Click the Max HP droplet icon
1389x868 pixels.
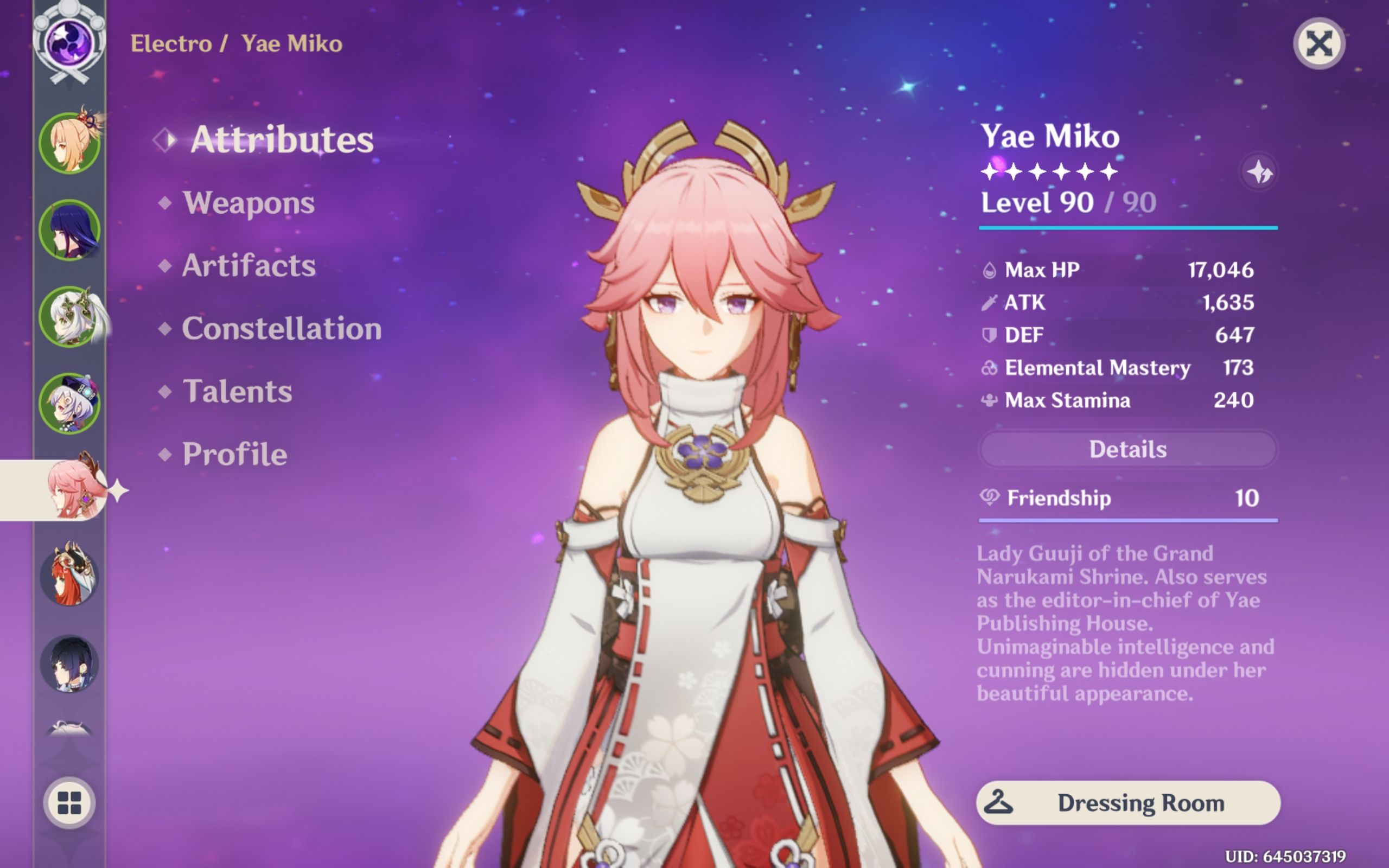coord(989,270)
